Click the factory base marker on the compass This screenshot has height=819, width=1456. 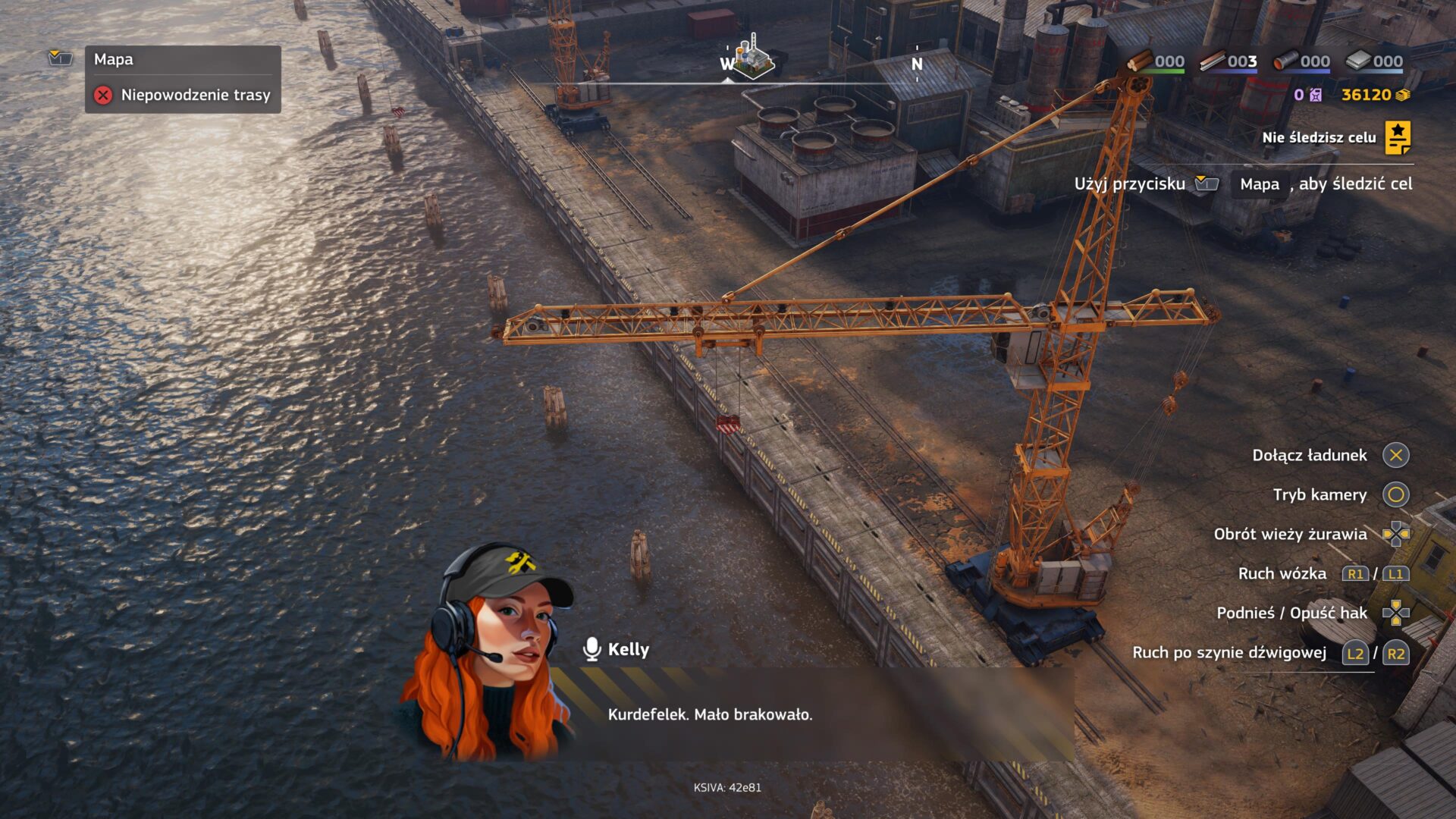(752, 56)
